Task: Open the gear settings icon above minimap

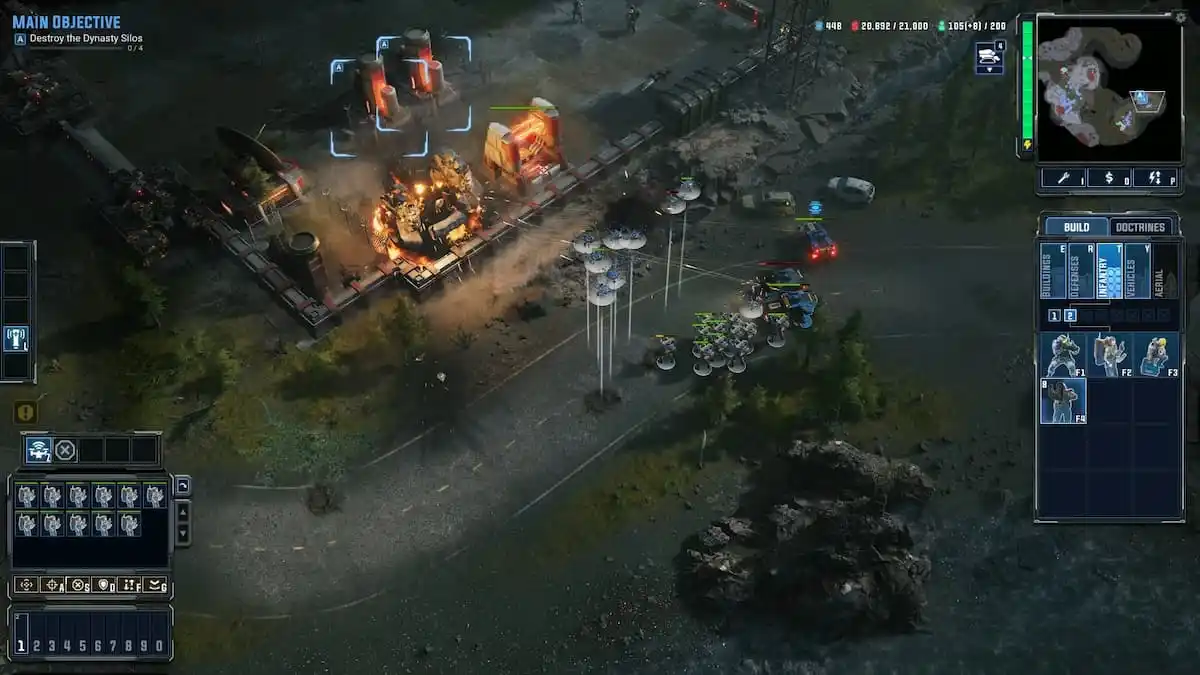Action: (x=1179, y=17)
